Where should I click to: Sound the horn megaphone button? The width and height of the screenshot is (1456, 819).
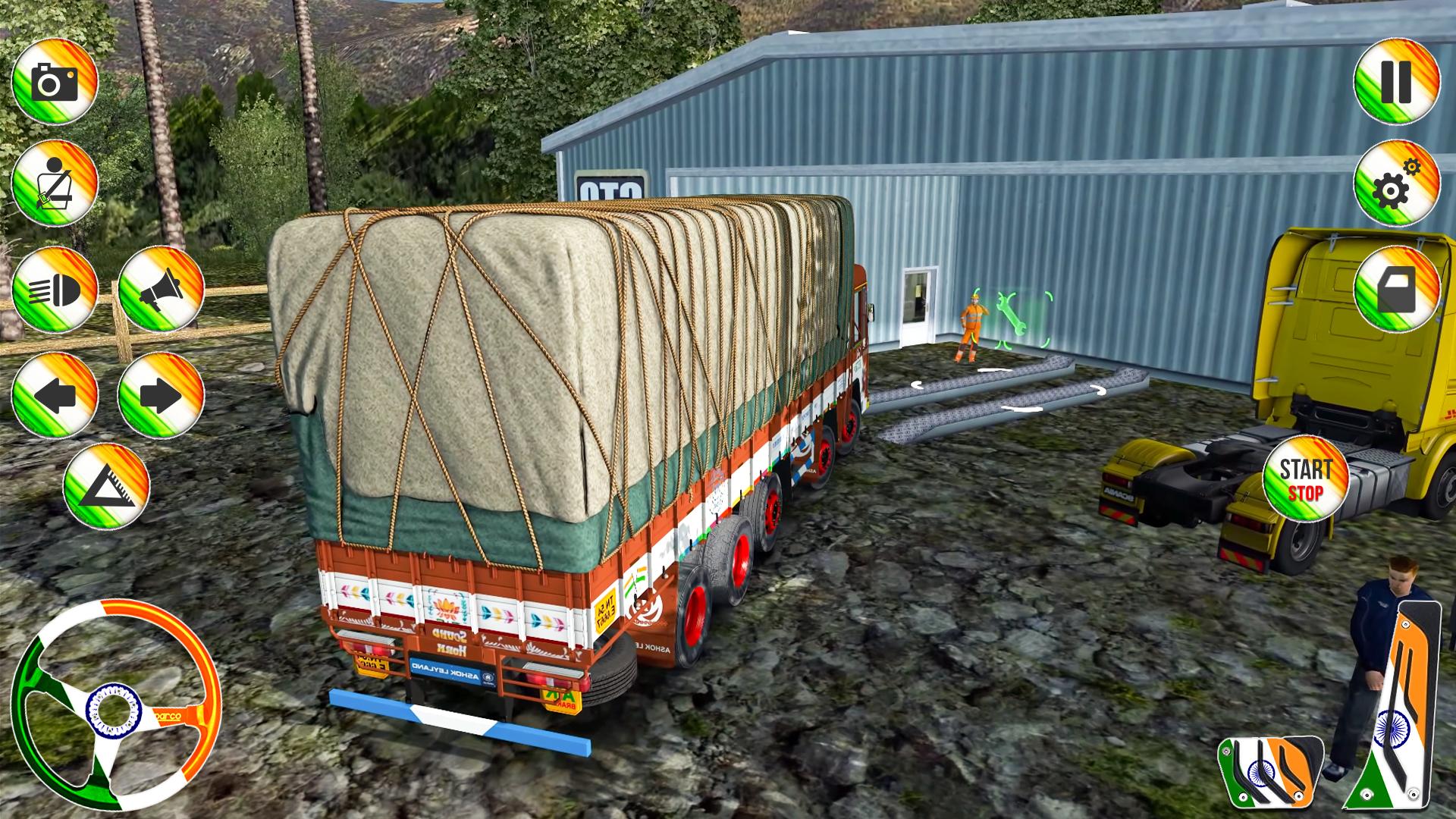pos(161,289)
